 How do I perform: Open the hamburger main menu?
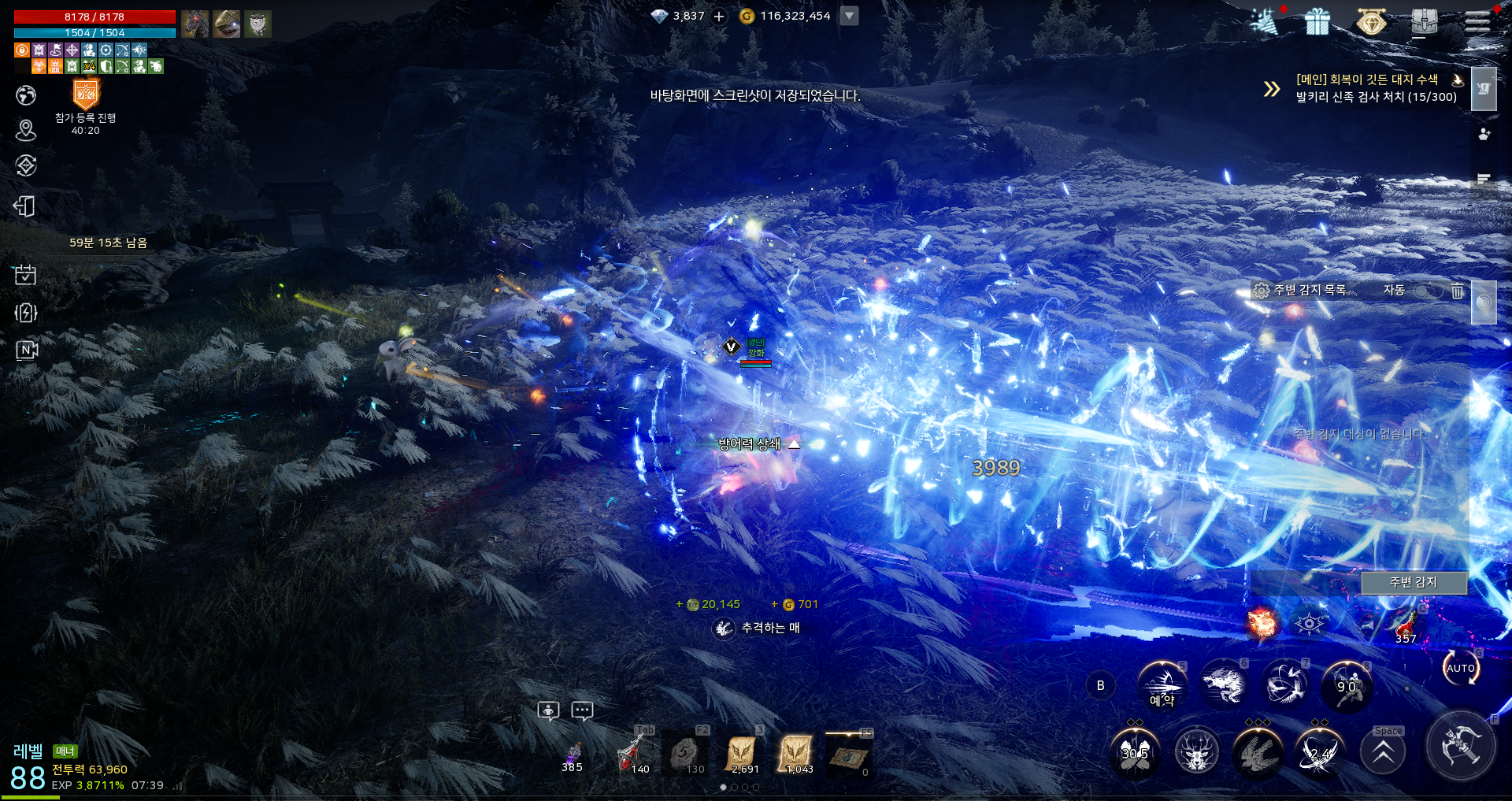pos(1477,21)
